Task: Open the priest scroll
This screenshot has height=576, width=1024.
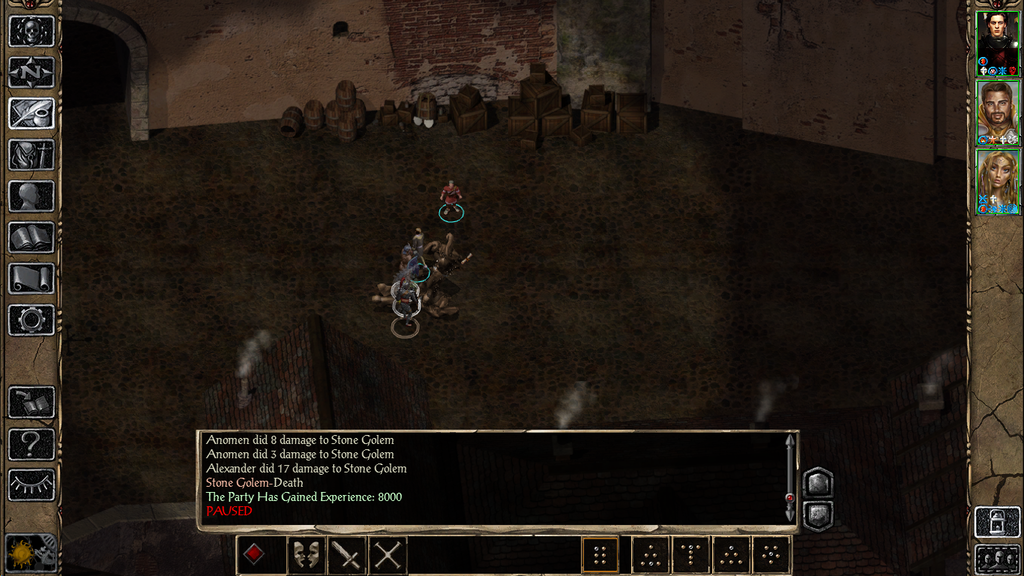Action: [x=31, y=278]
